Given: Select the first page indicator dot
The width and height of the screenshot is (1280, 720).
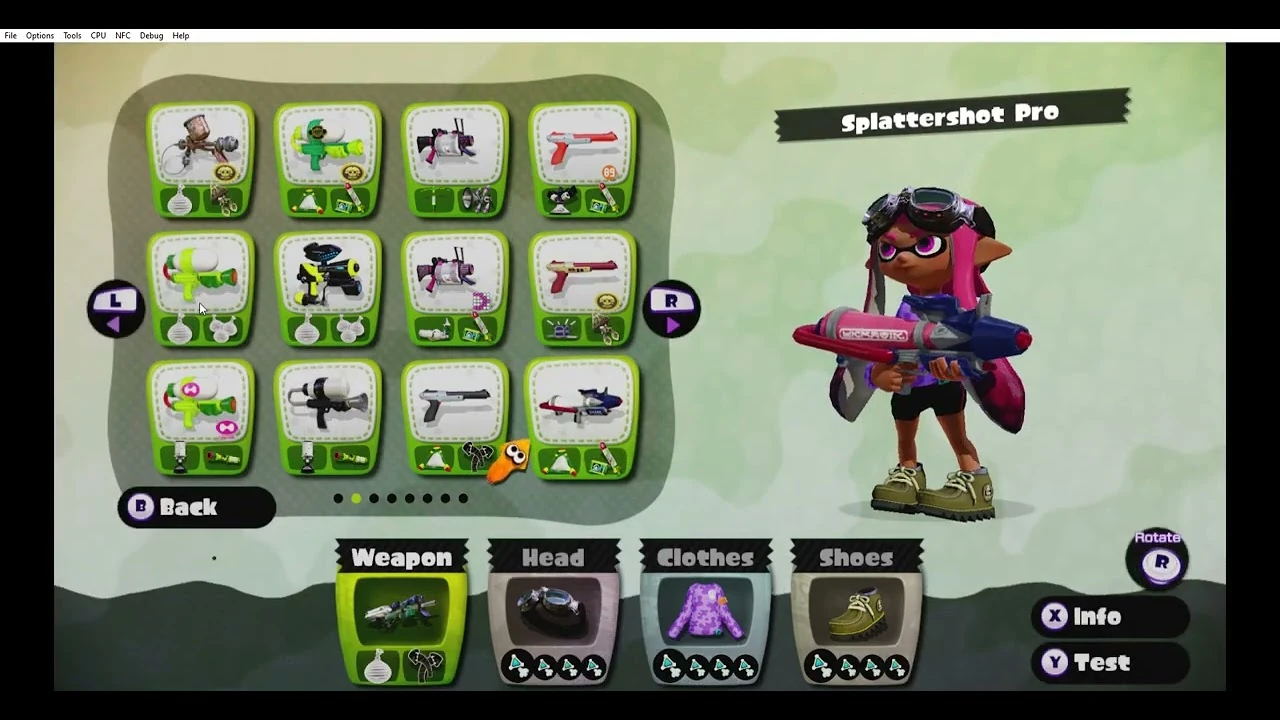Looking at the screenshot, I should click(339, 498).
